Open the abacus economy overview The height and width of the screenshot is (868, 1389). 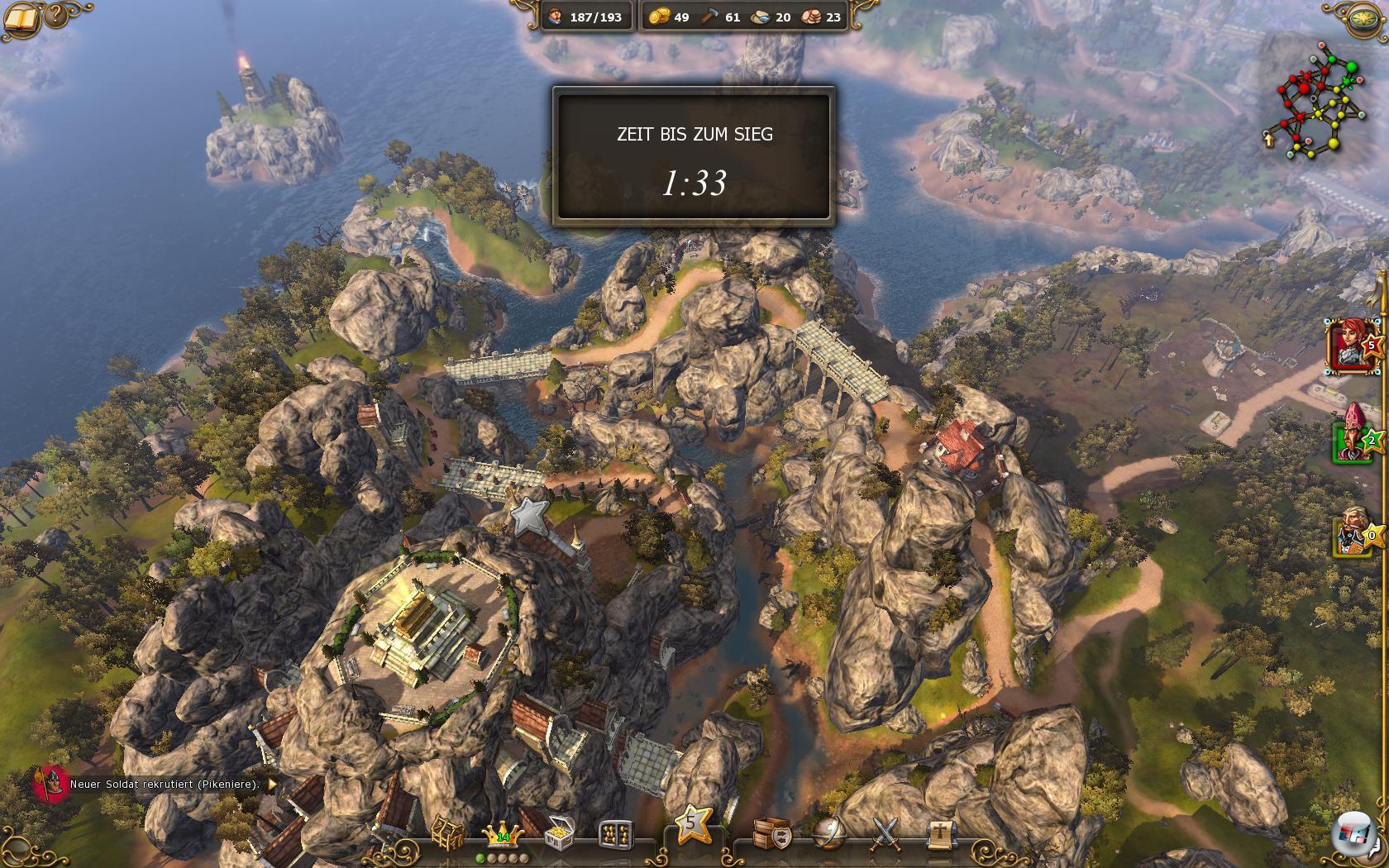coord(615,834)
